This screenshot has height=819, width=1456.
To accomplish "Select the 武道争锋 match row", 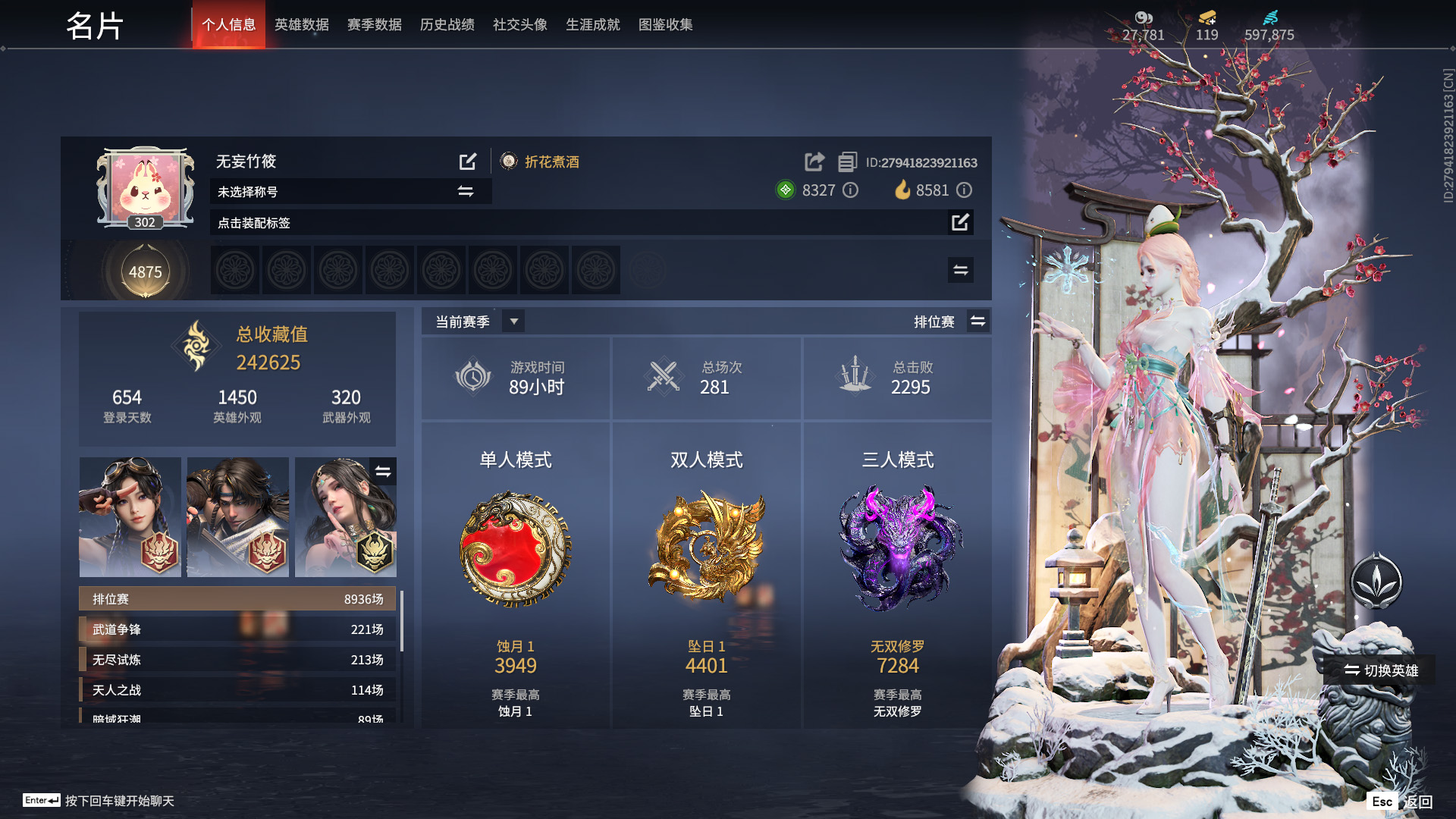I will click(237, 629).
